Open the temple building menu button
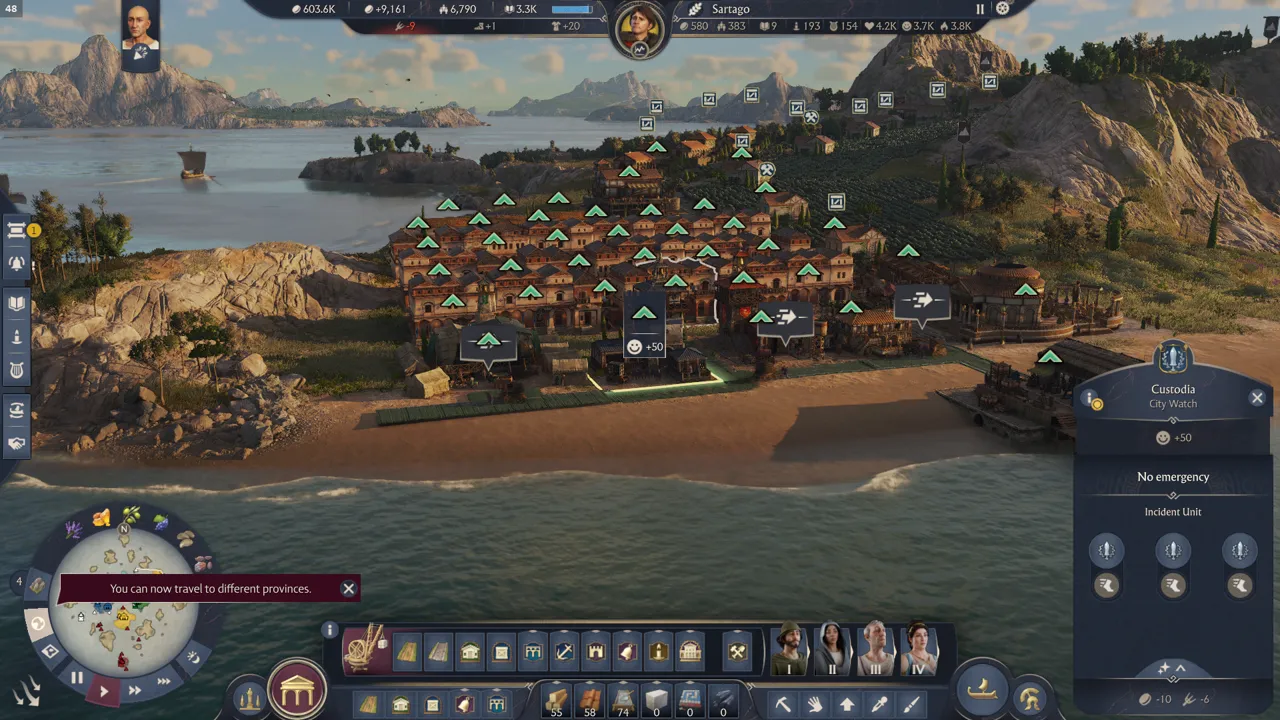 pyautogui.click(x=297, y=690)
